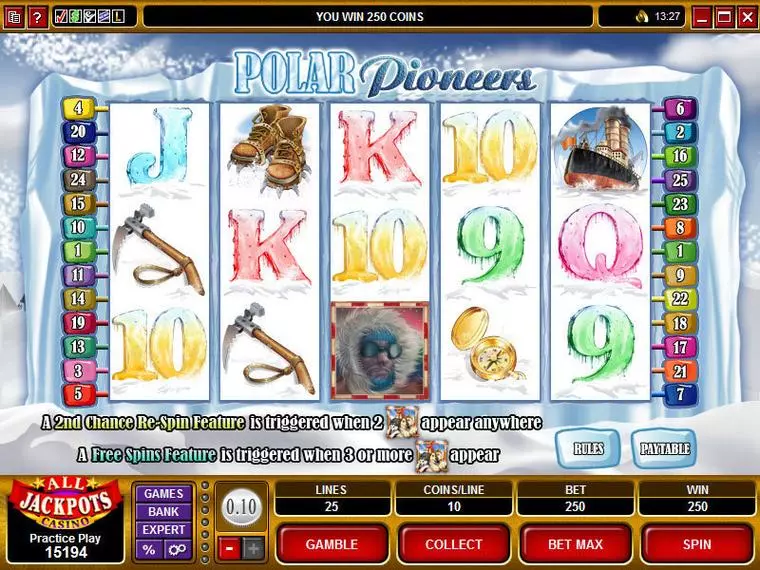This screenshot has width=760, height=570.
Task: View the PAYTABLE
Action: click(663, 449)
